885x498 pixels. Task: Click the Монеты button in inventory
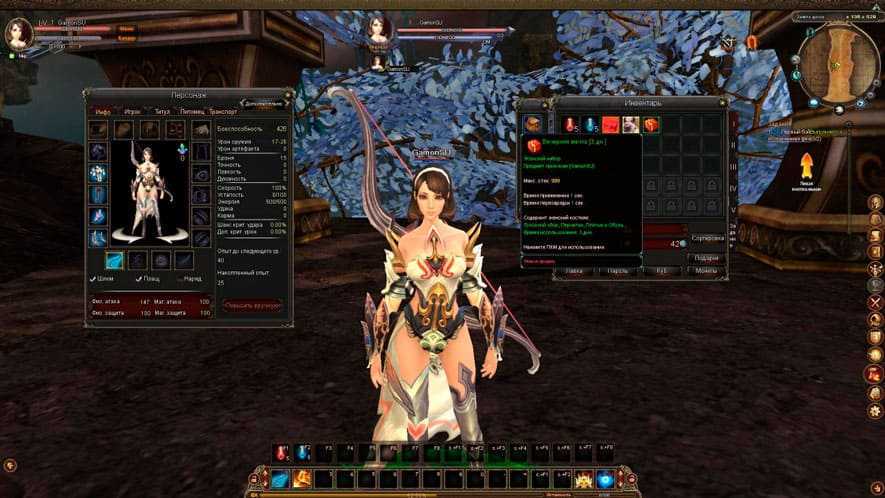point(705,271)
